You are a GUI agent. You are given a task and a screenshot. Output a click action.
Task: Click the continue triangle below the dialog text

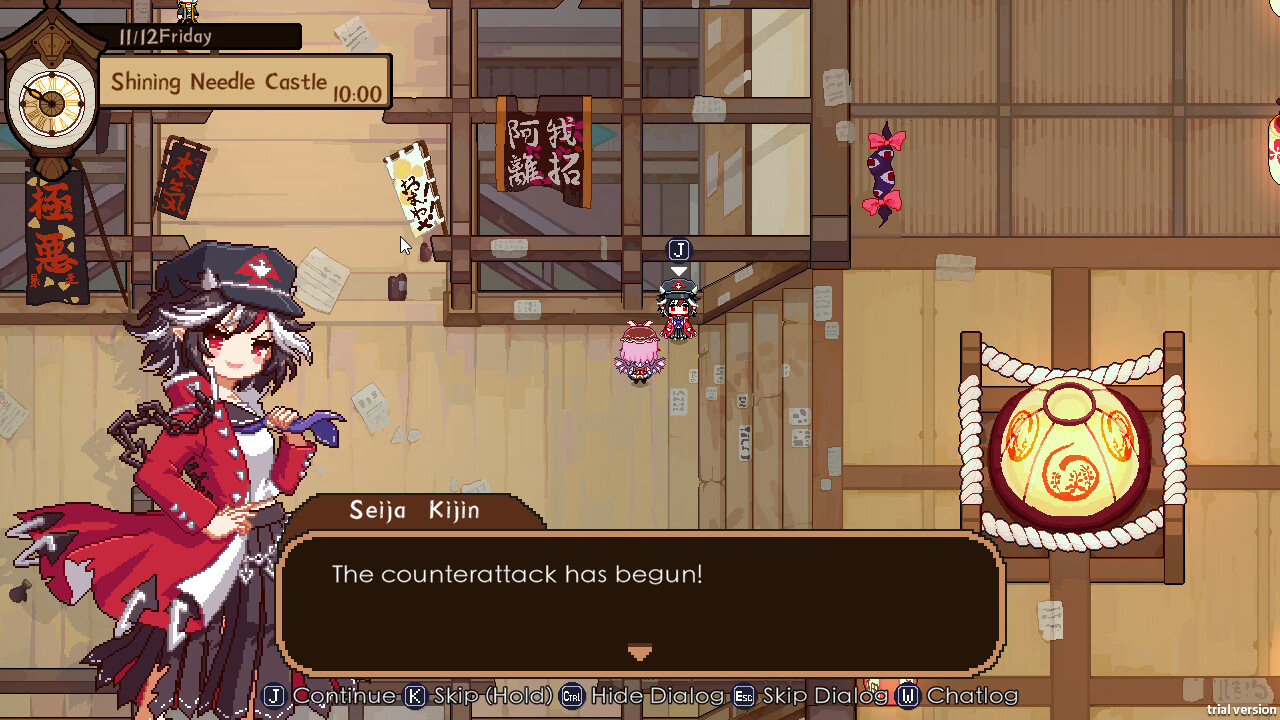(x=640, y=651)
